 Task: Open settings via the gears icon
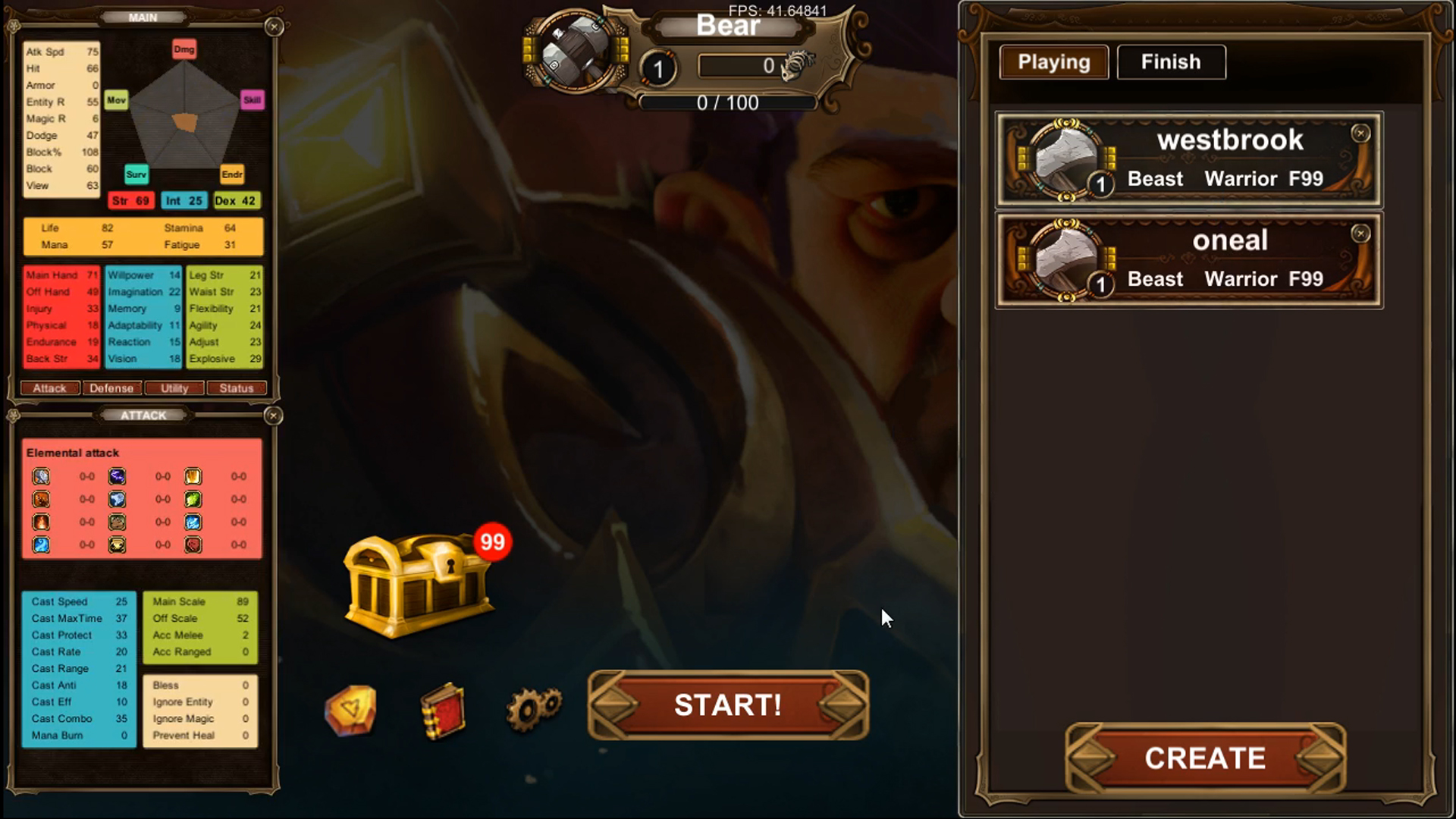click(x=534, y=708)
